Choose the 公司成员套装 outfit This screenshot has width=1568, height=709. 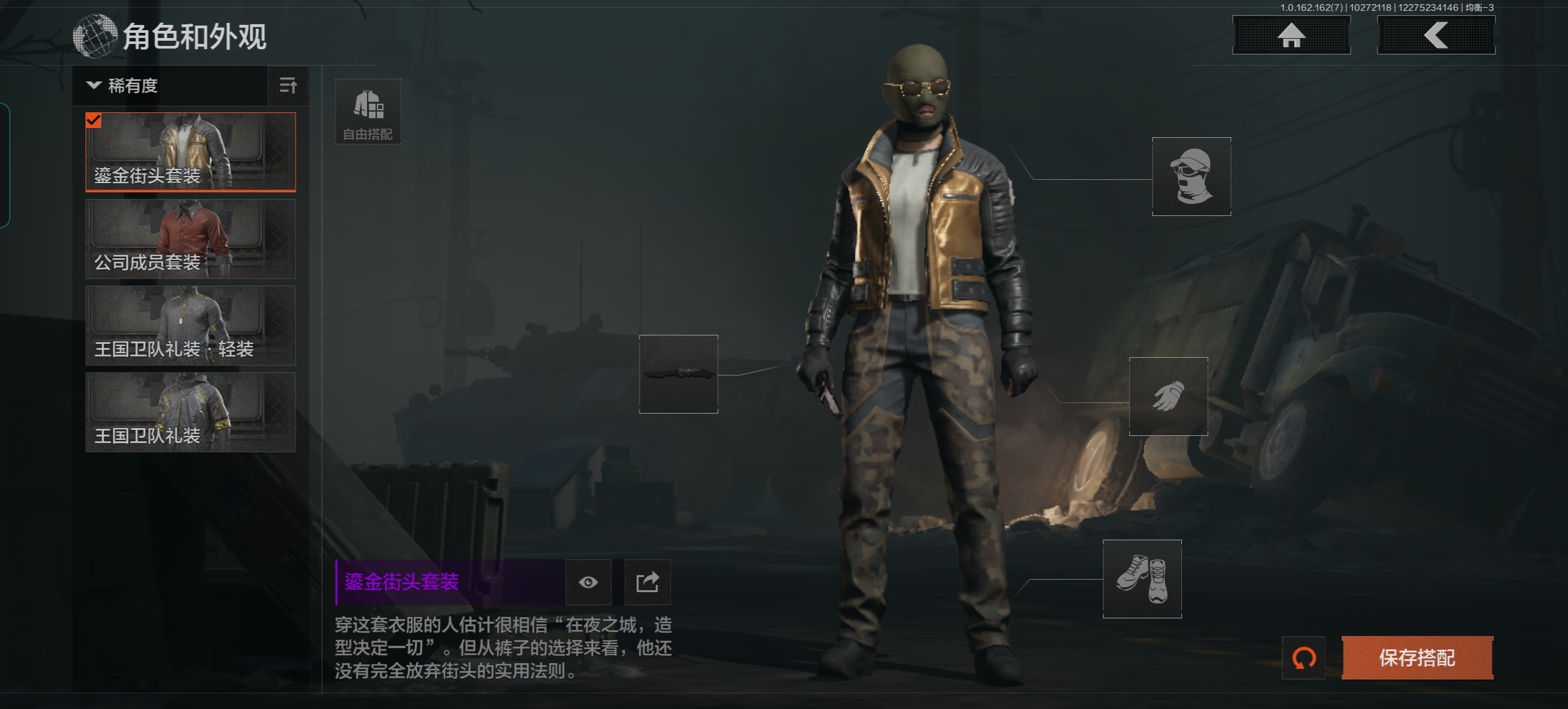[x=190, y=239]
